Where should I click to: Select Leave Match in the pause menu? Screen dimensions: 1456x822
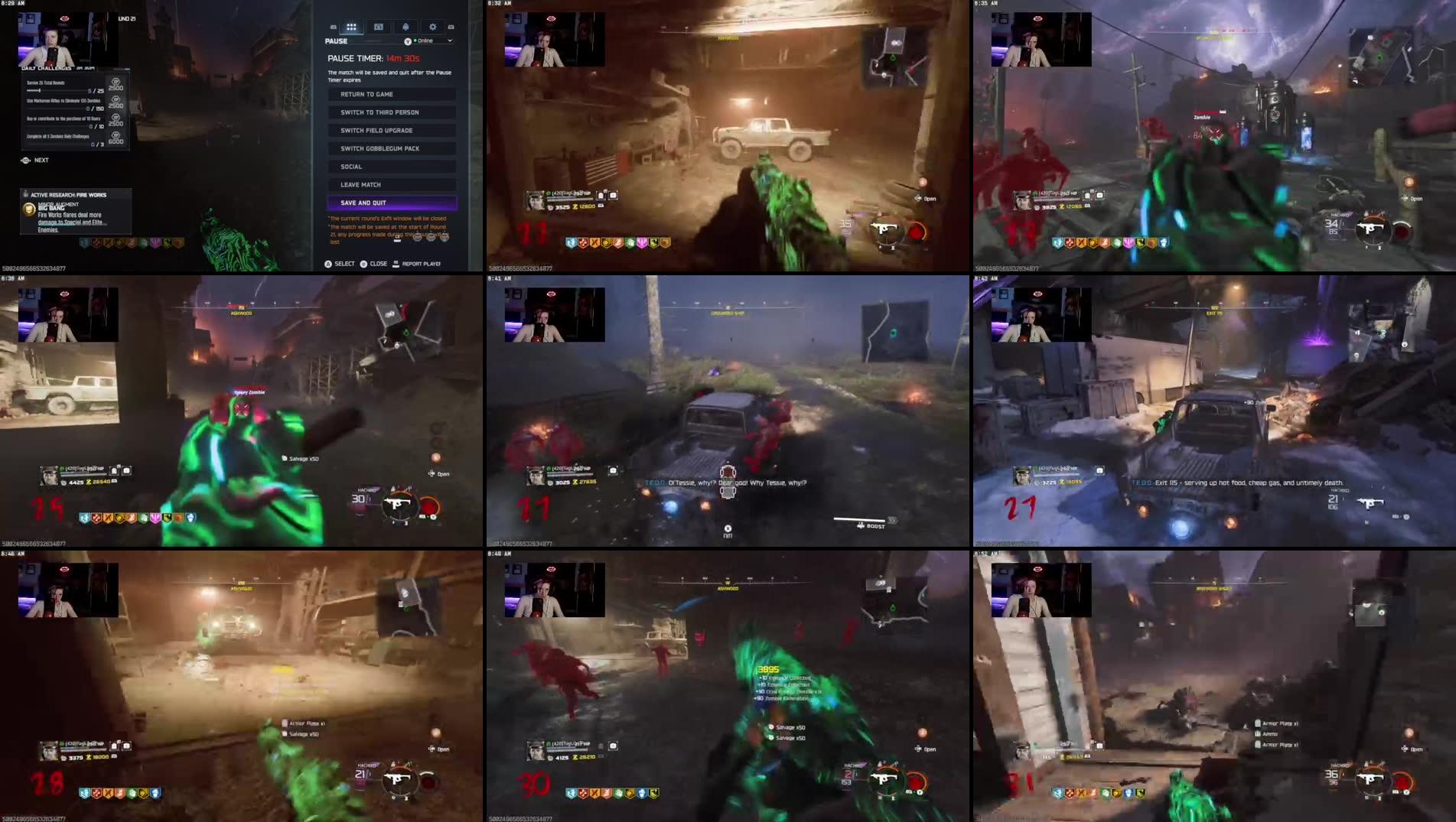391,184
